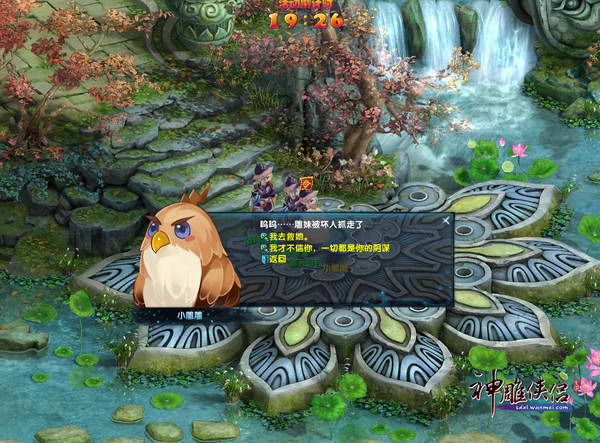Close the dialogue window with the X
Viewport: 600px width, 443px height.
coord(446,219)
